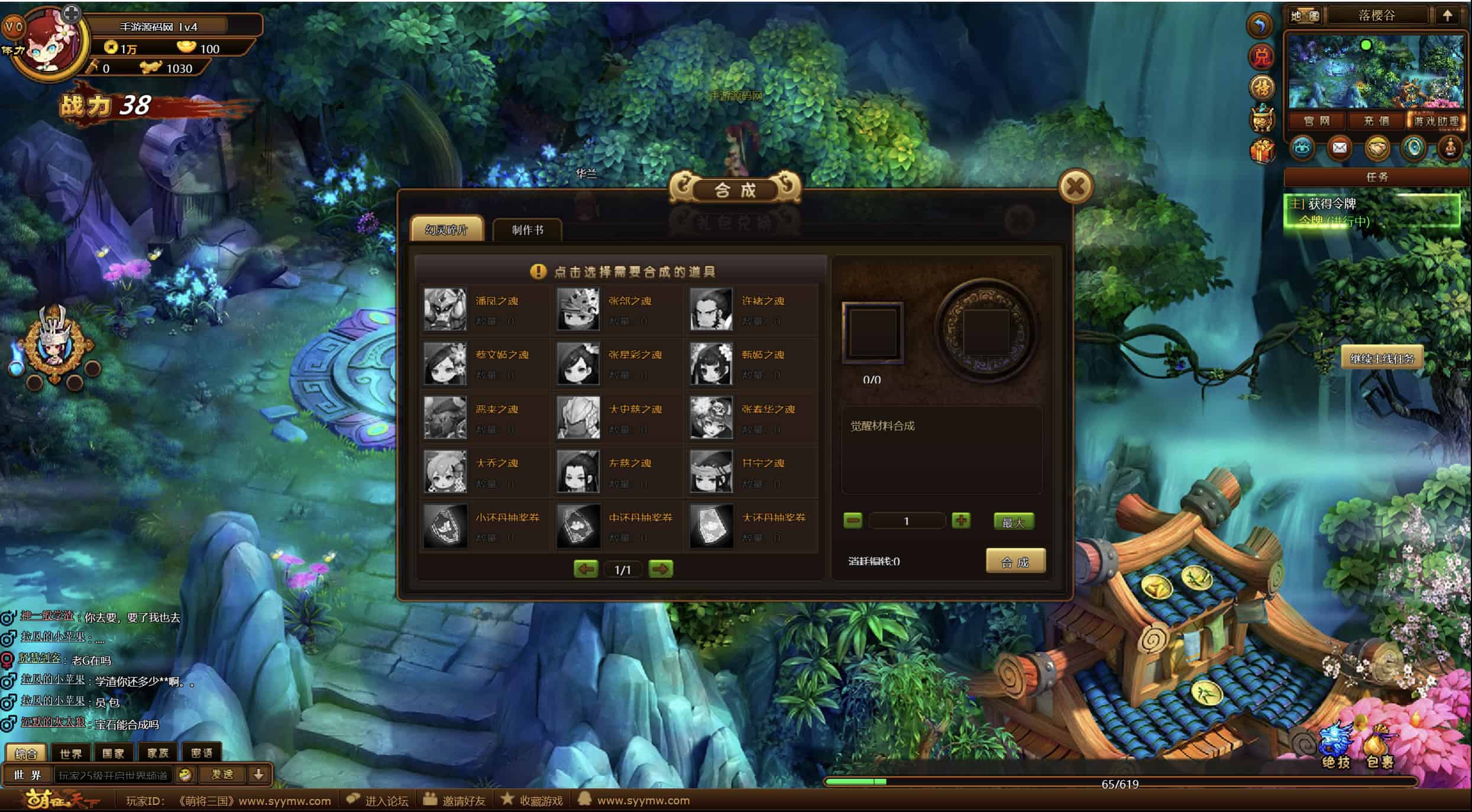Open the gift box icon
Screen dimensions: 1472x812
tap(1261, 151)
